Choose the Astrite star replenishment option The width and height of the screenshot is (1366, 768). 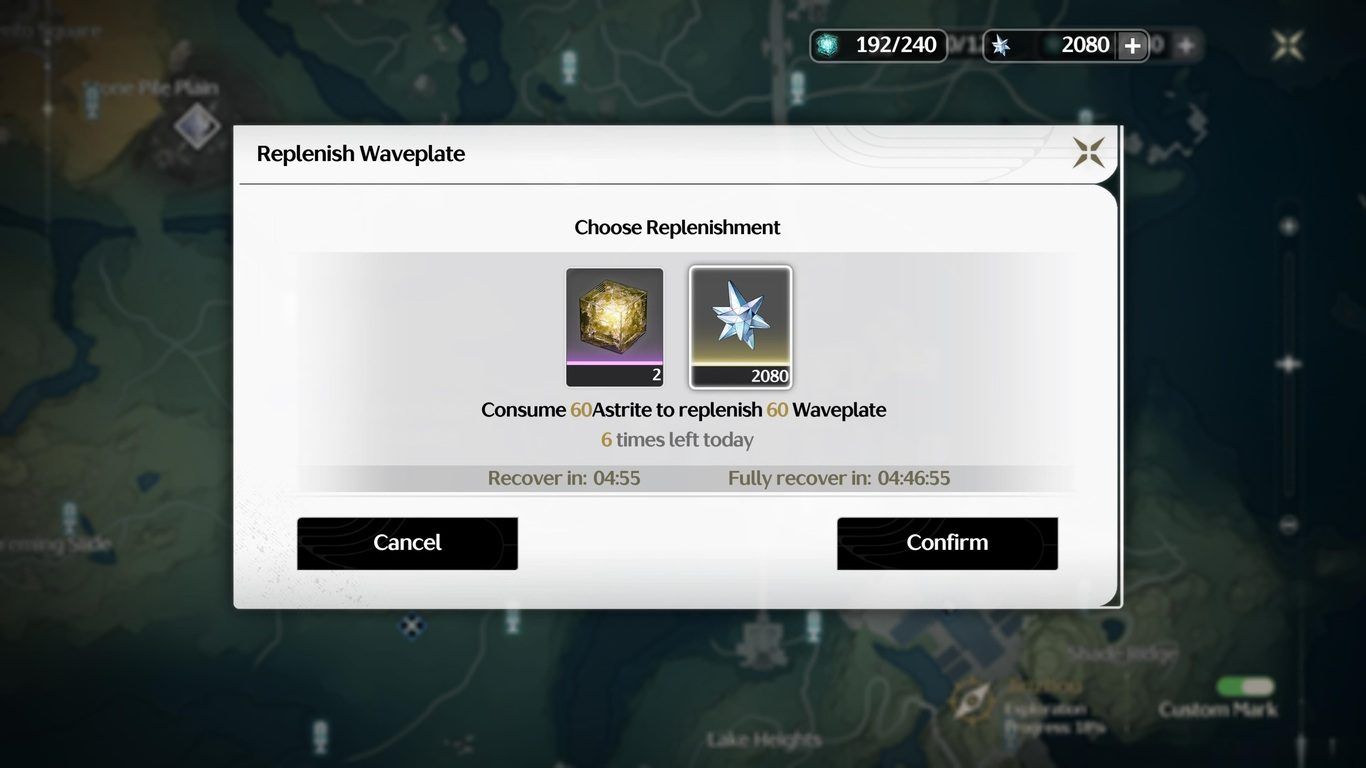point(740,326)
